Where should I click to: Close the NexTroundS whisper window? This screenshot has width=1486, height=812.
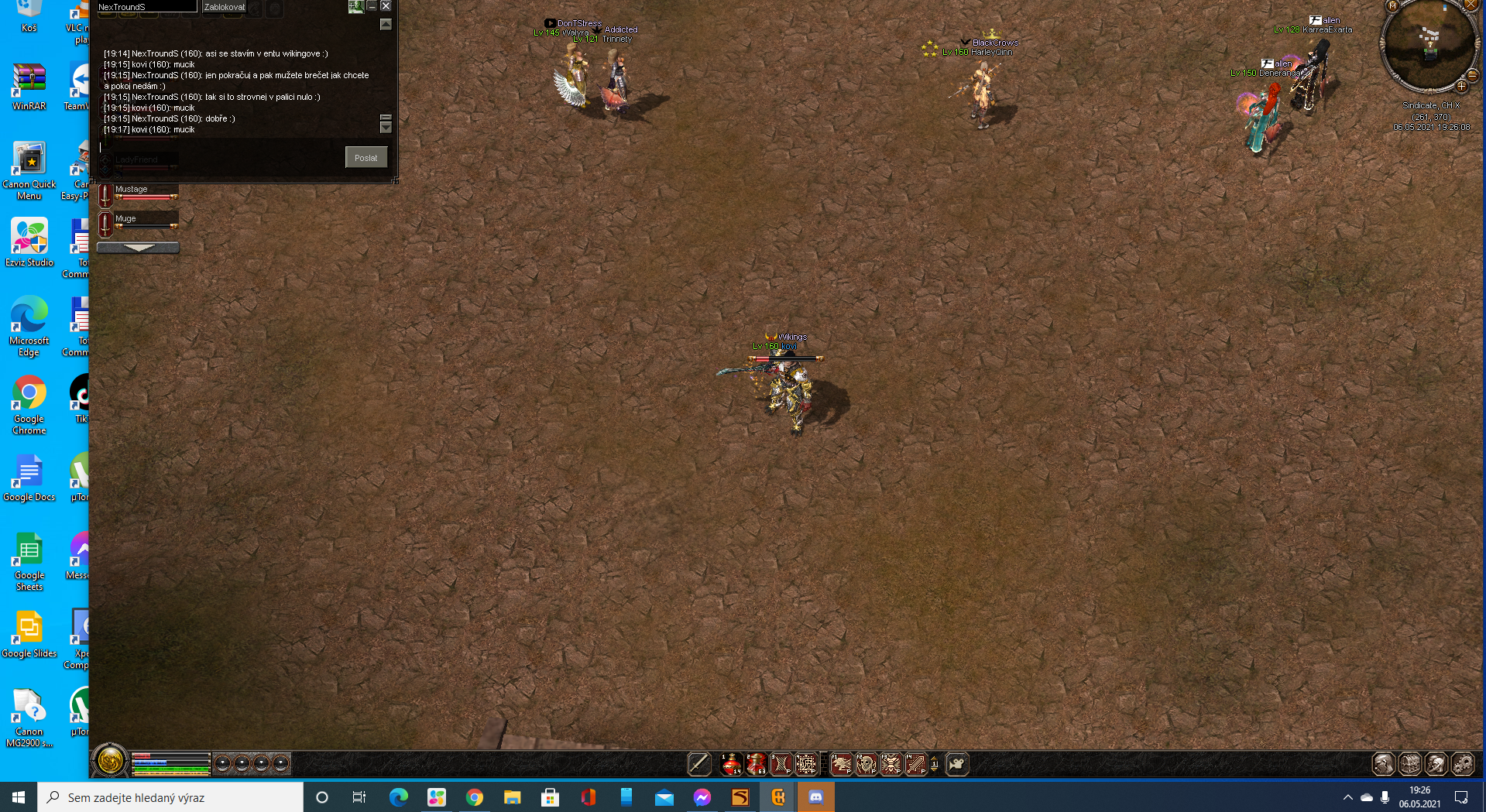coord(386,6)
